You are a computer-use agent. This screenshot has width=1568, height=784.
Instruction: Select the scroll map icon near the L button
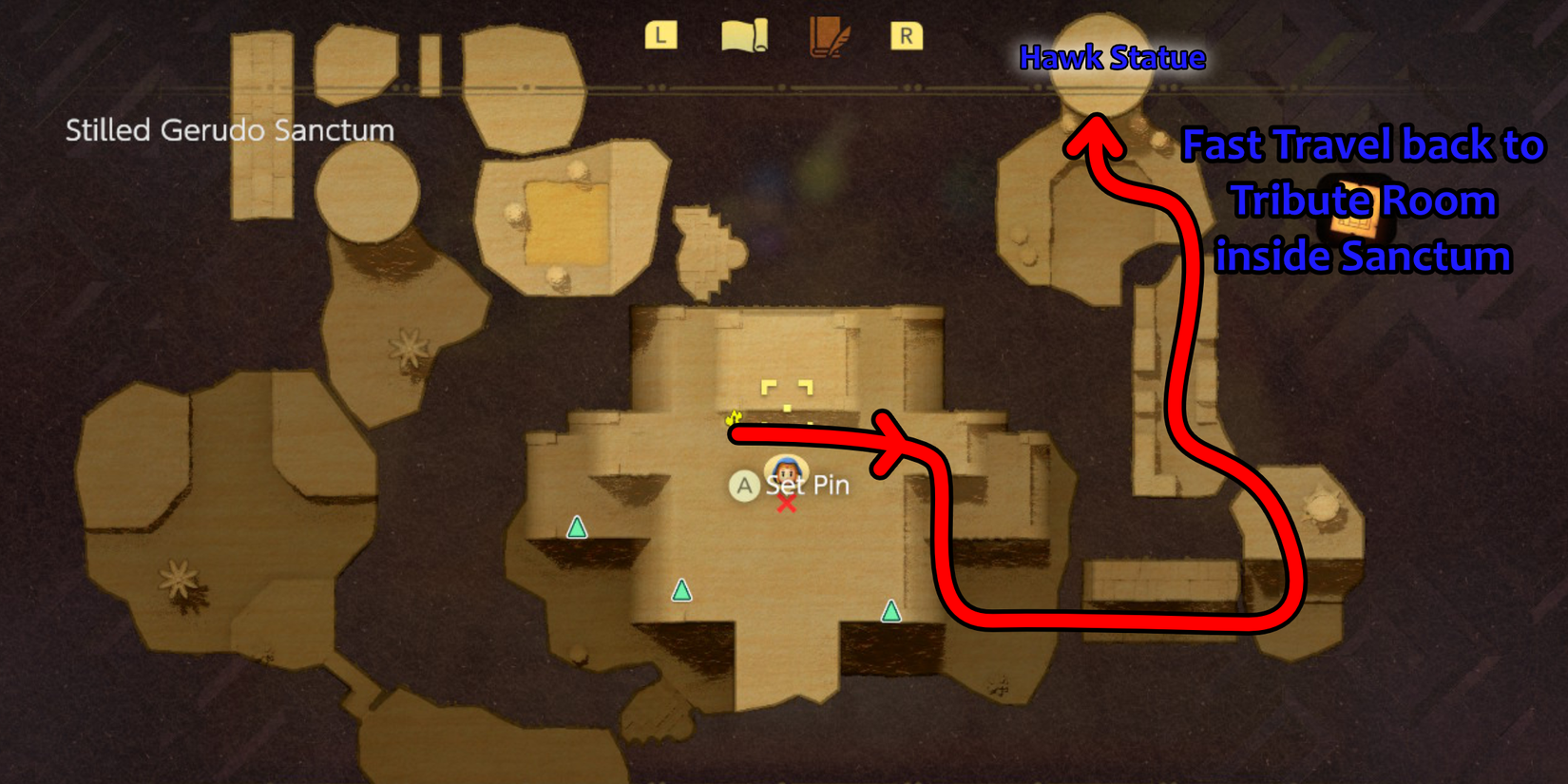coord(744,36)
